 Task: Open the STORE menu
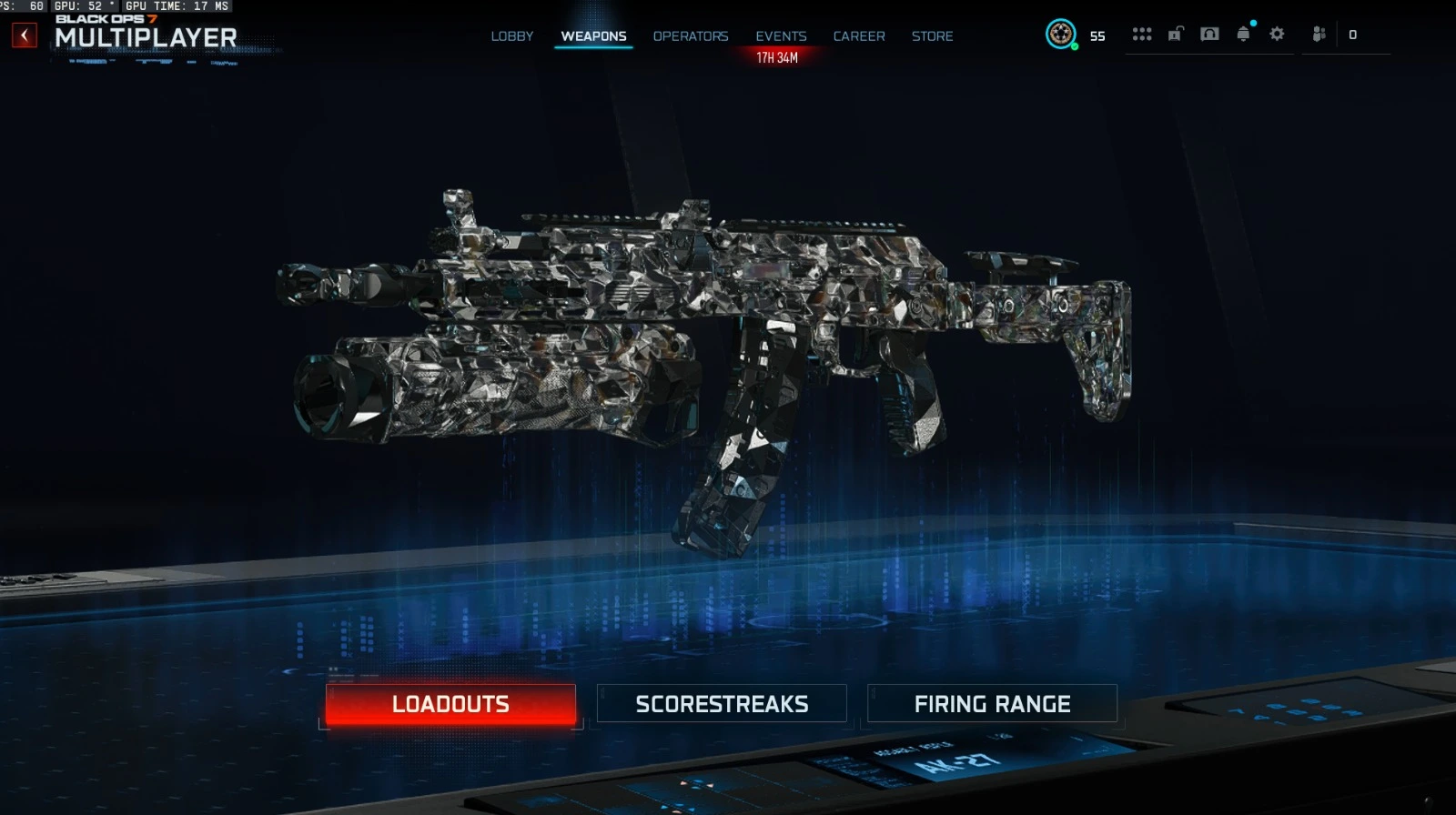click(933, 36)
